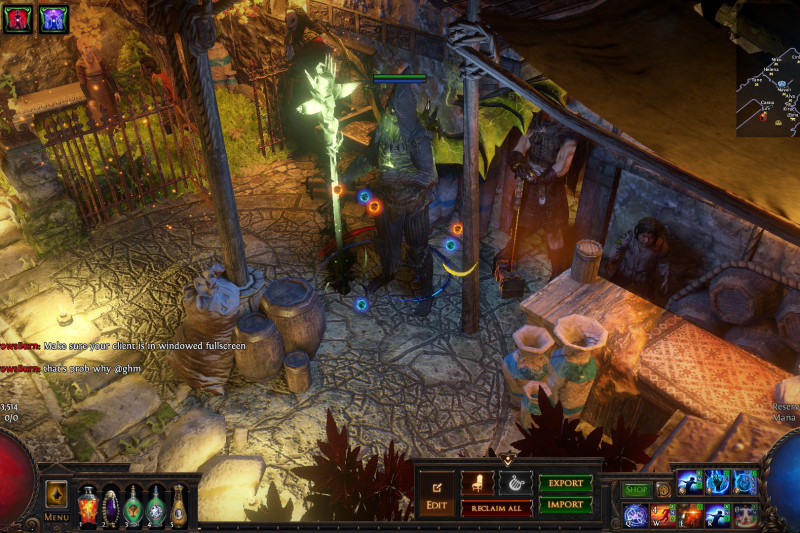800x533 pixels.
Task: Open the Menu button
Action: [x=56, y=501]
